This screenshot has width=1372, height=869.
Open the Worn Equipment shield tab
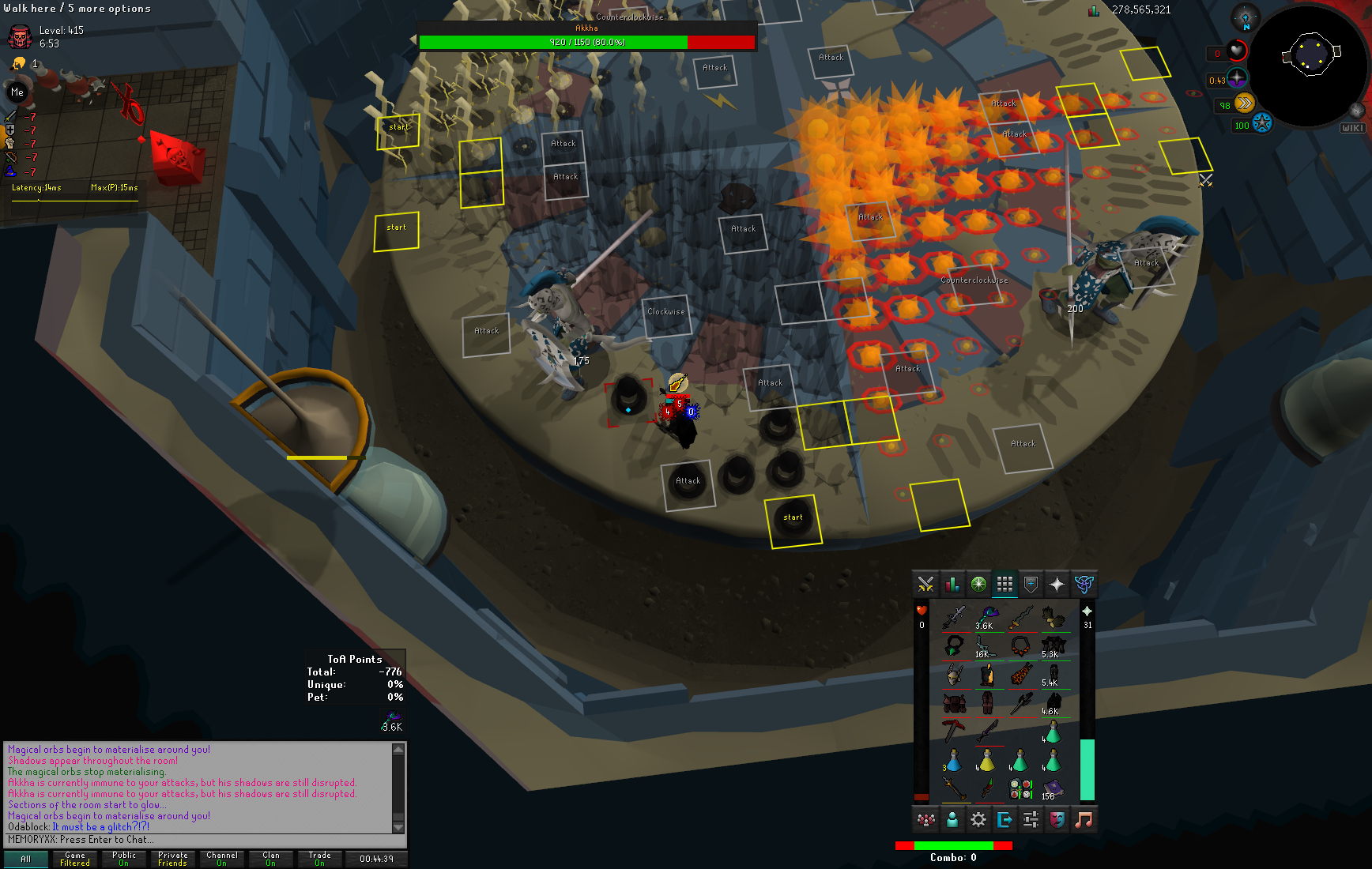click(1031, 585)
